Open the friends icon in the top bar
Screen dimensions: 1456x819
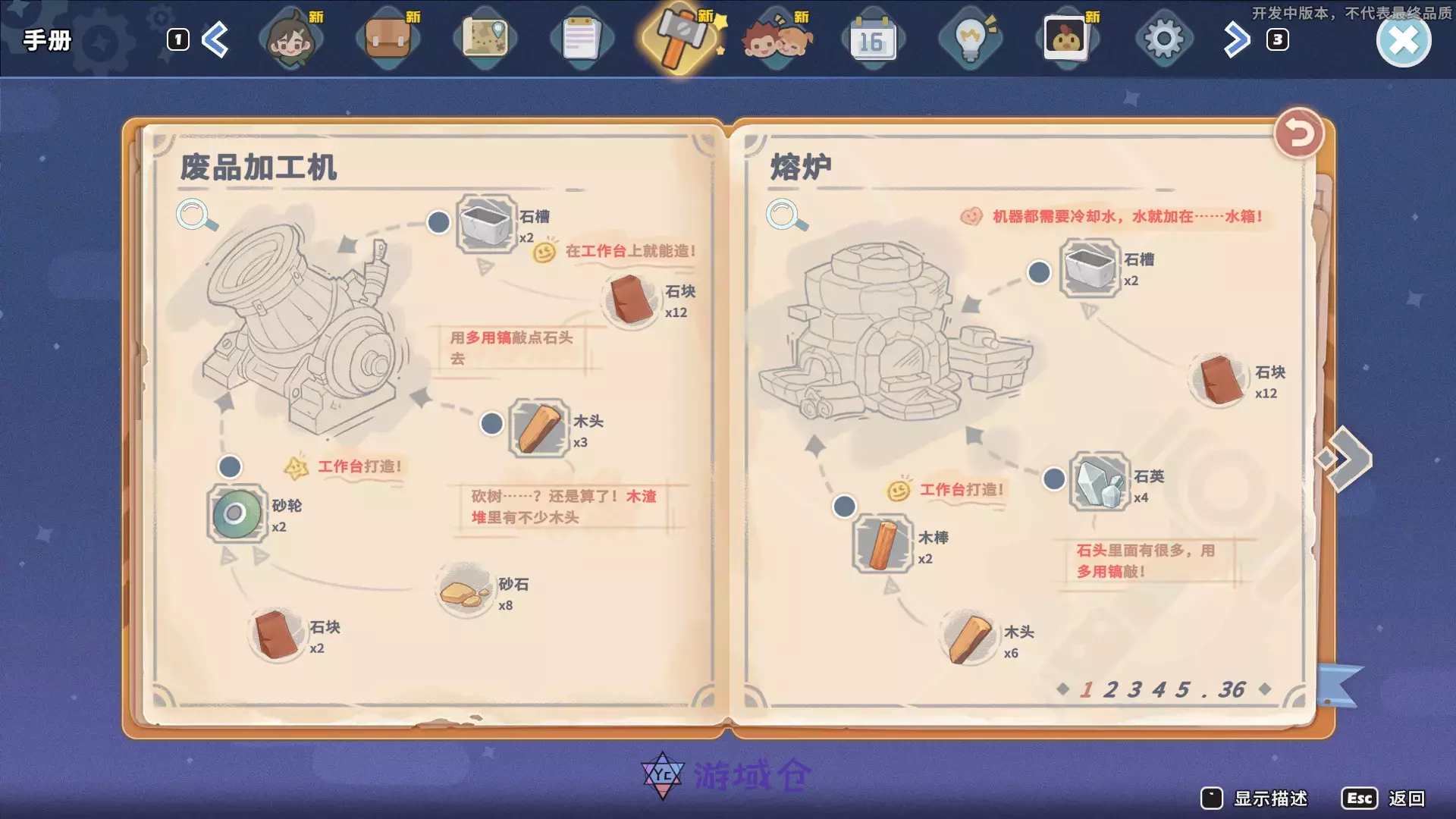777,38
